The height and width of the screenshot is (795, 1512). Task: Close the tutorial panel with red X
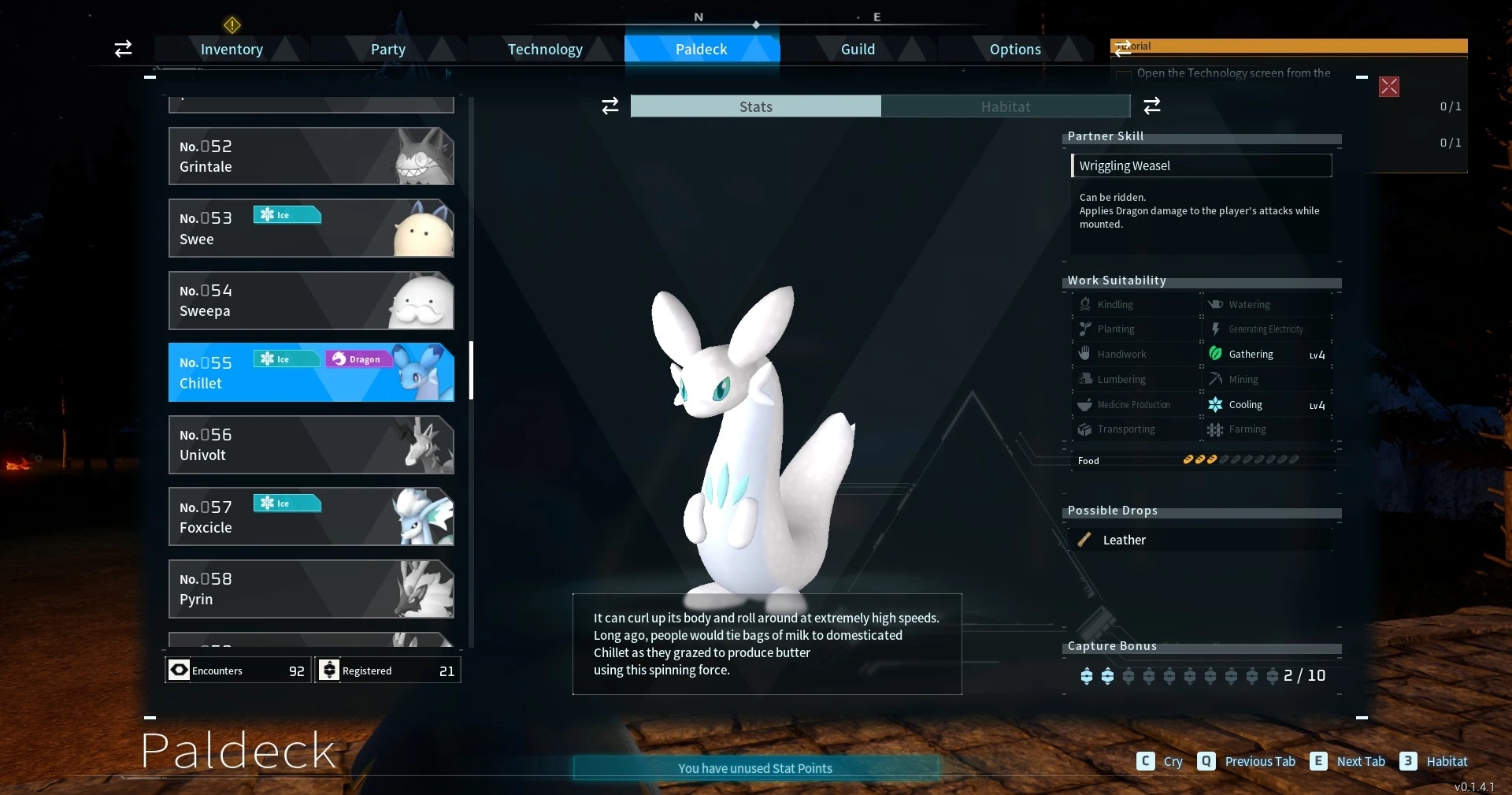(1388, 87)
